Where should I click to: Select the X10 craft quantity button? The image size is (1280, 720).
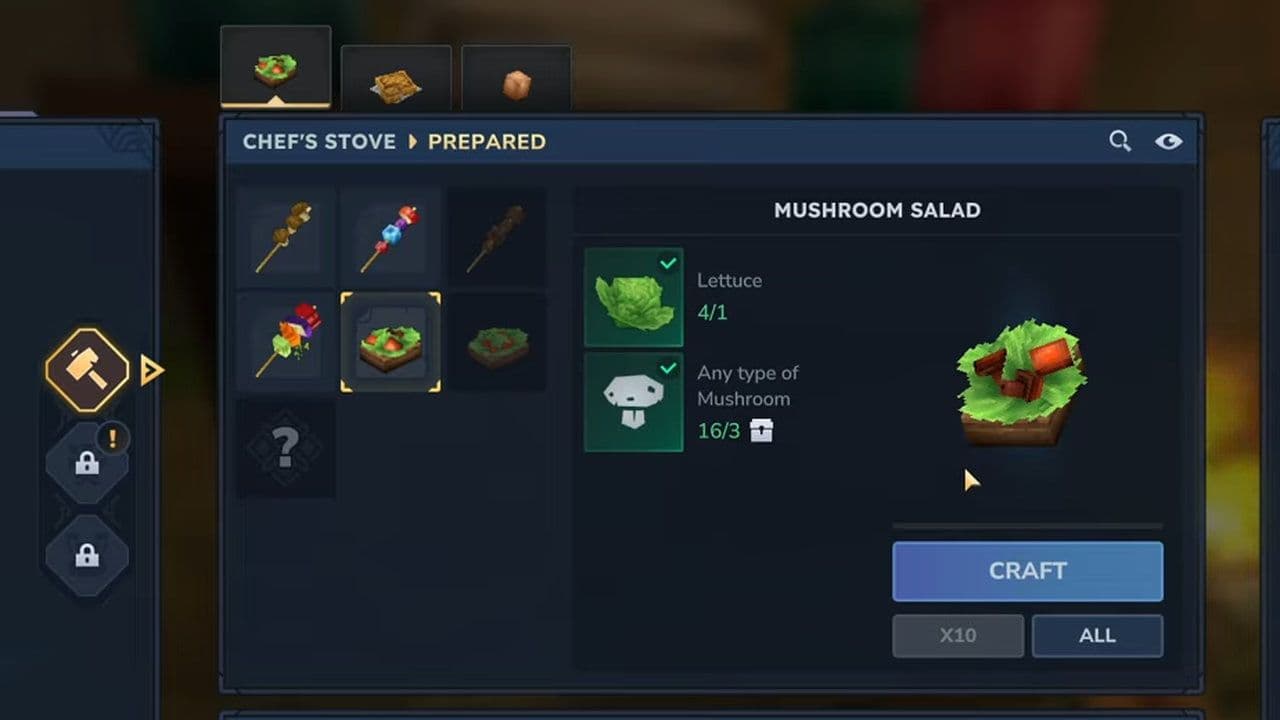[957, 636]
